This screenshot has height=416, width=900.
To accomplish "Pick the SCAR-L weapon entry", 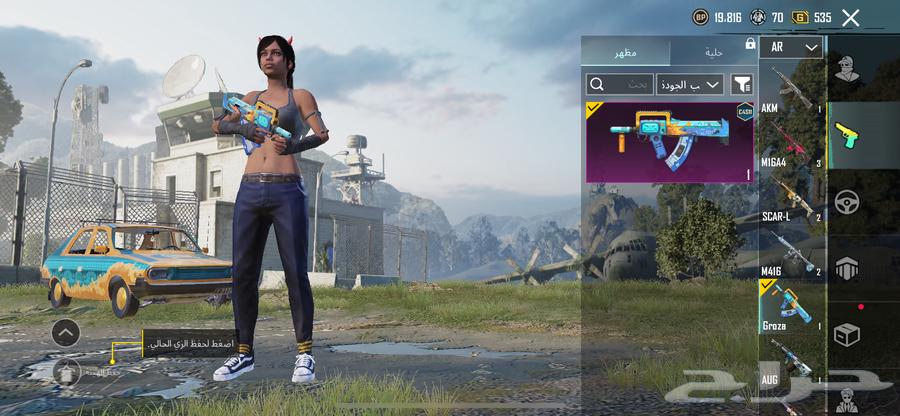I will tap(791, 196).
